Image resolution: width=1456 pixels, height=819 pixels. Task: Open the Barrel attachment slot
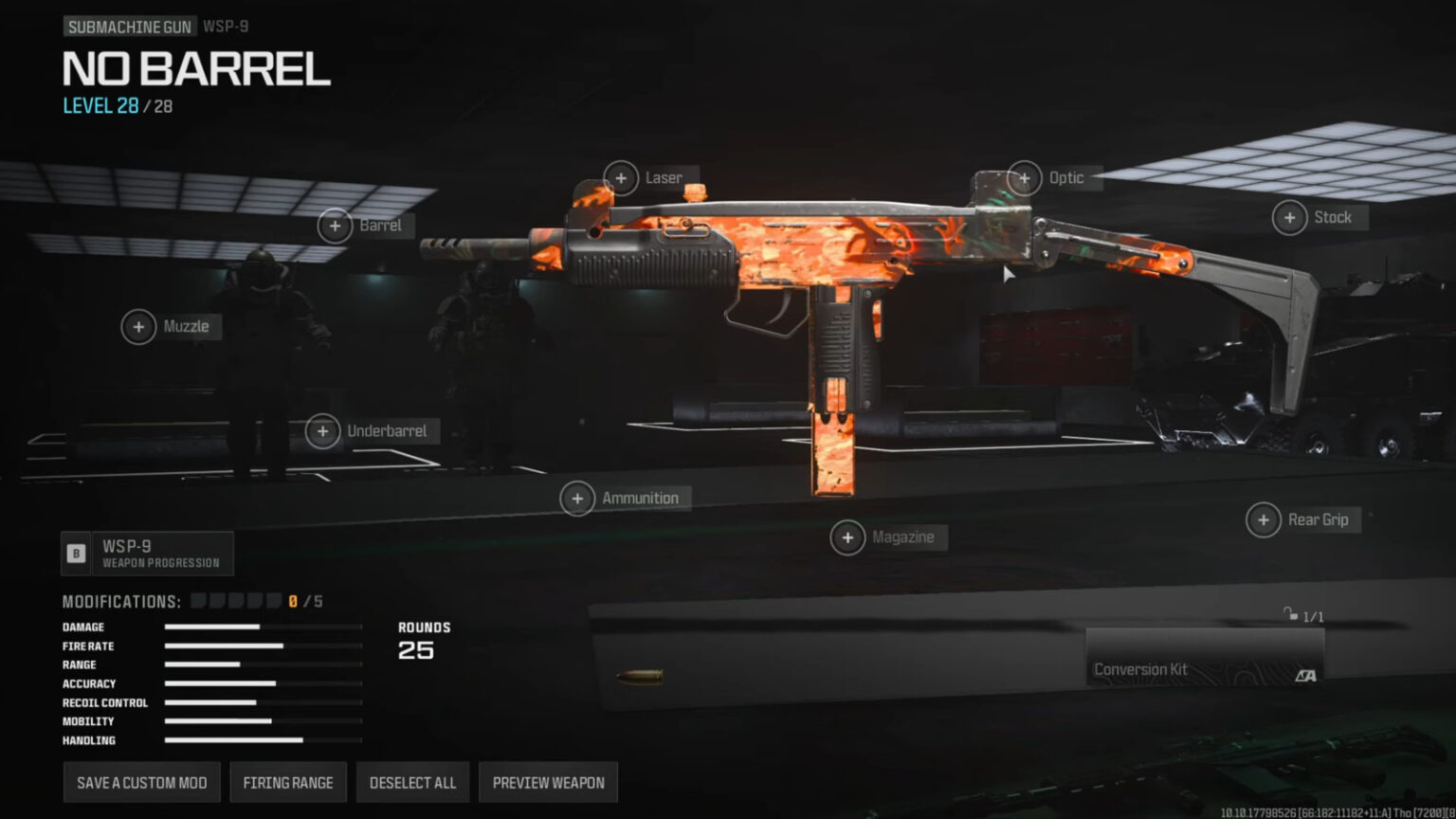pos(334,226)
